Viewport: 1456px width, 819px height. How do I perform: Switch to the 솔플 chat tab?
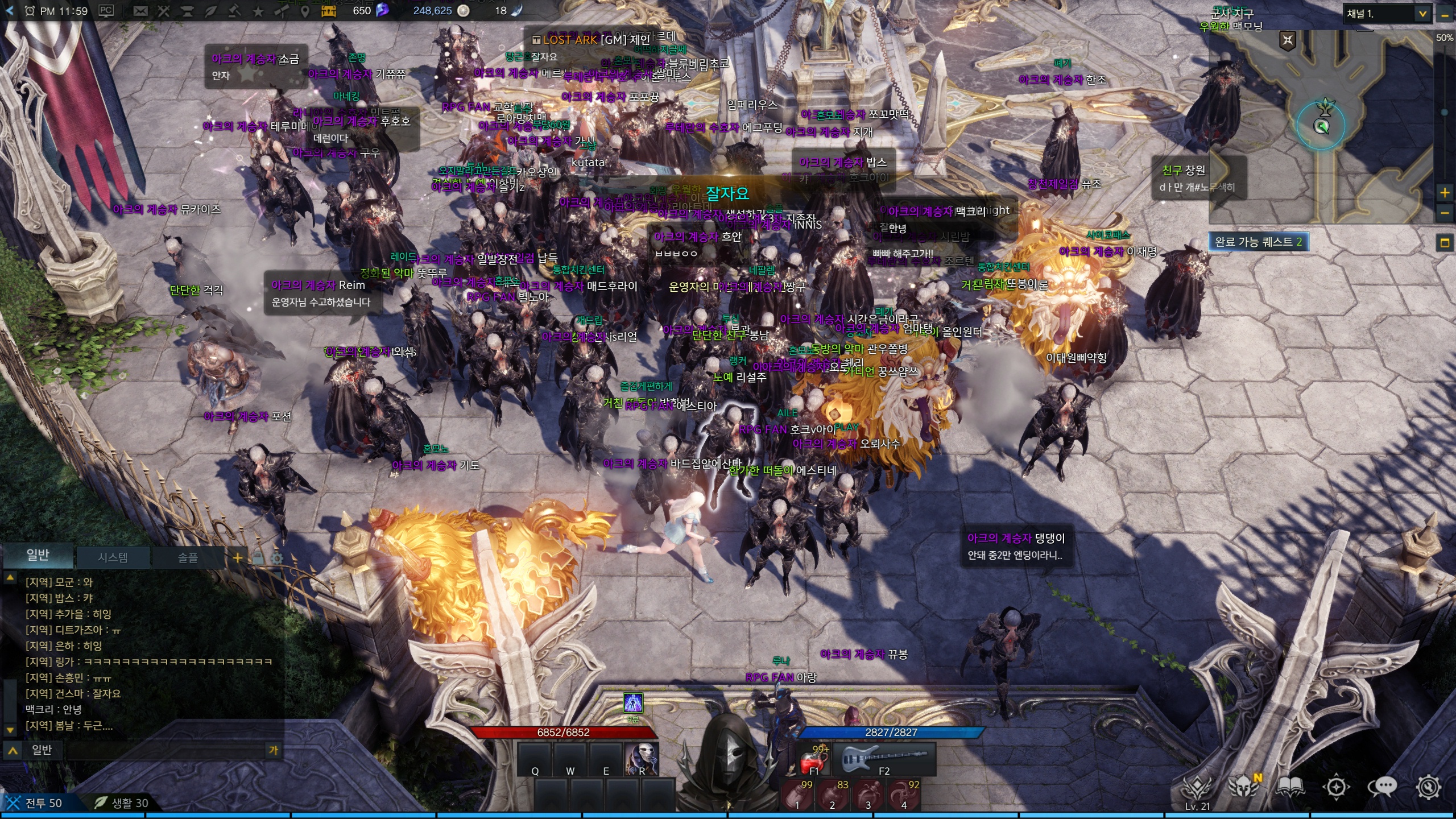click(x=188, y=557)
